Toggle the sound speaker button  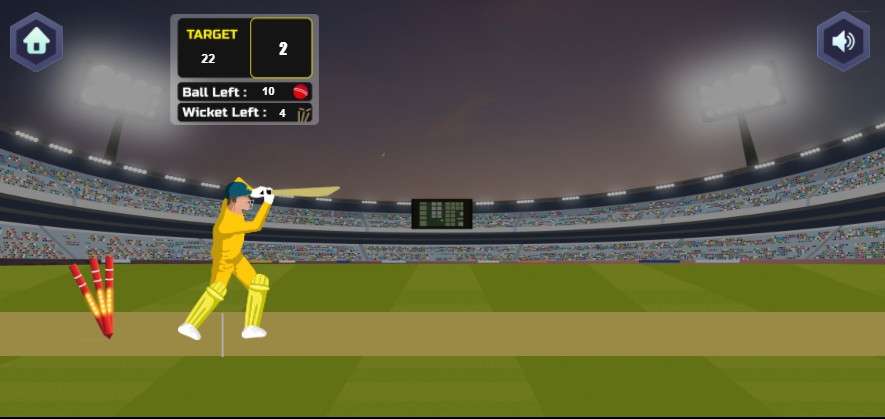pos(843,42)
